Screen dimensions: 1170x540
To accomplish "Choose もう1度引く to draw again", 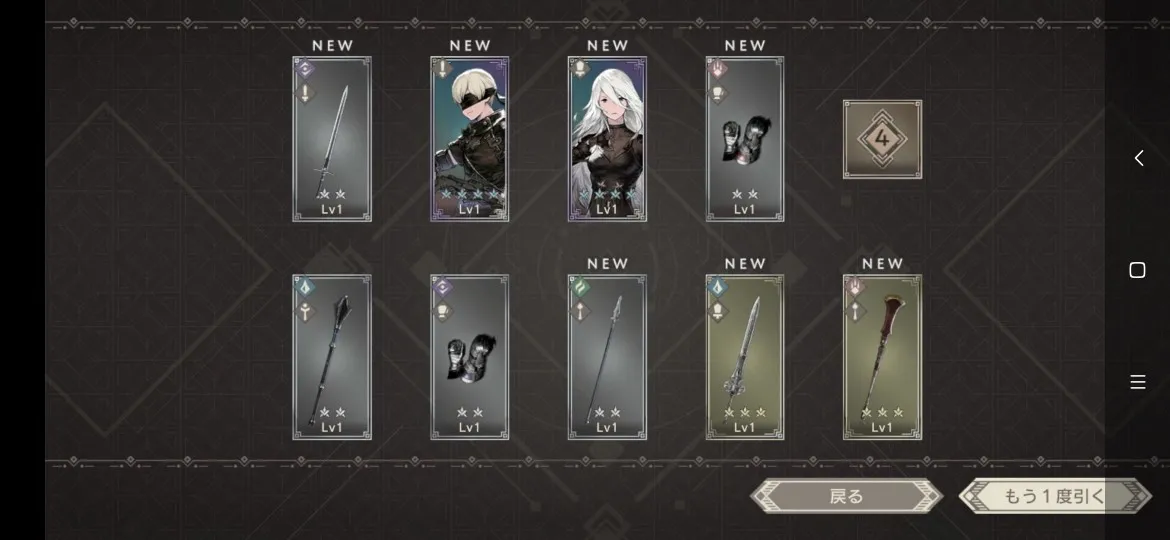I will tap(1054, 496).
